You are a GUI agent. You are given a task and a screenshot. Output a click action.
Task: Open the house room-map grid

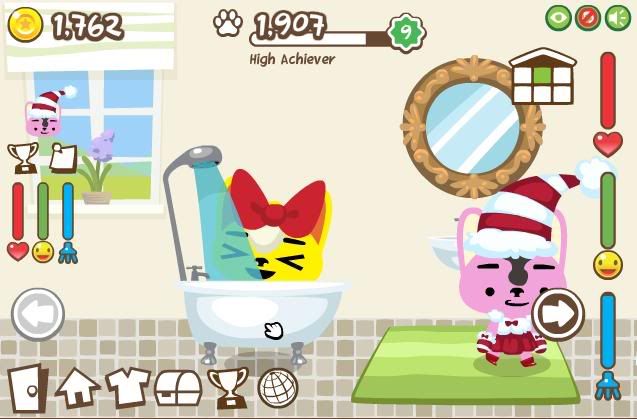tap(542, 77)
